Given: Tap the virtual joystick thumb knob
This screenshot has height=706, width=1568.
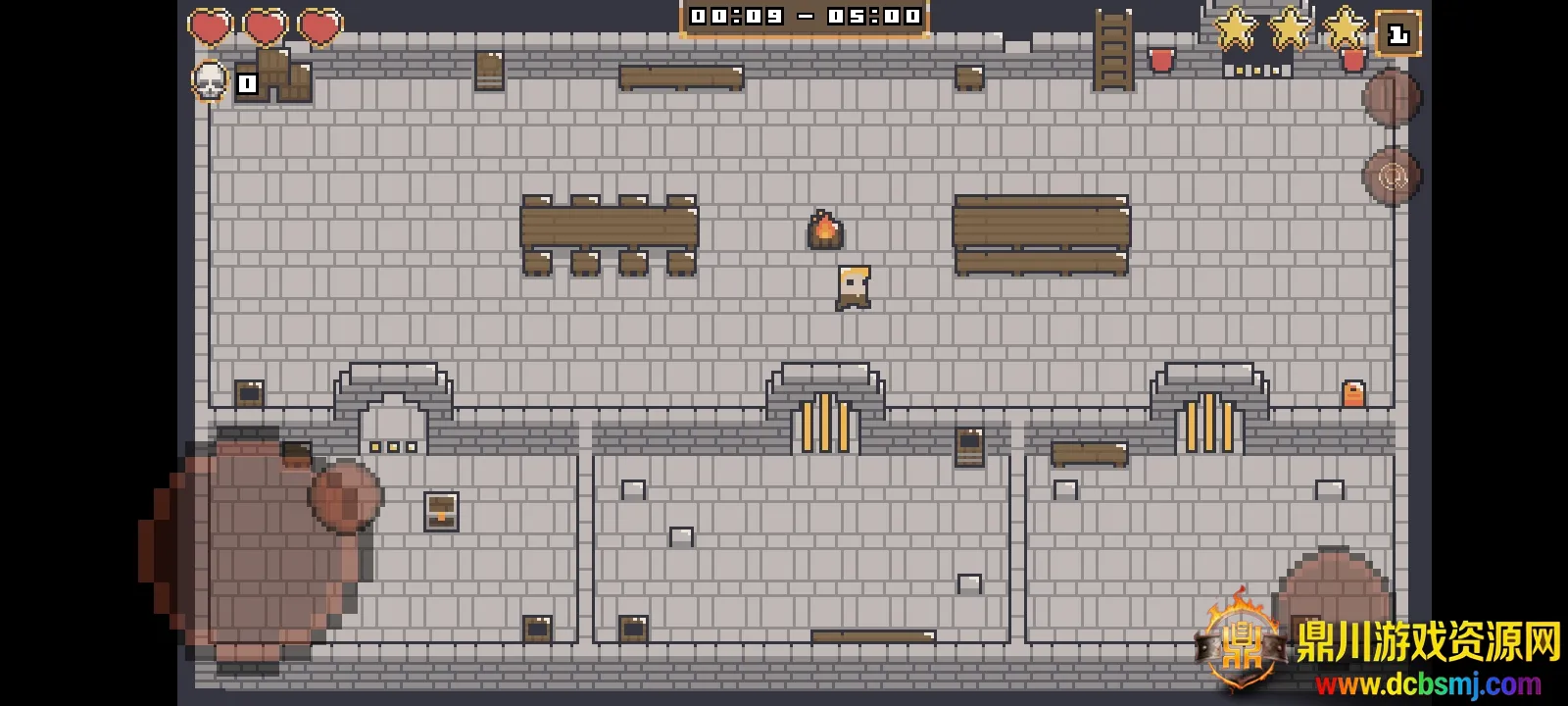Looking at the screenshot, I should [346, 496].
